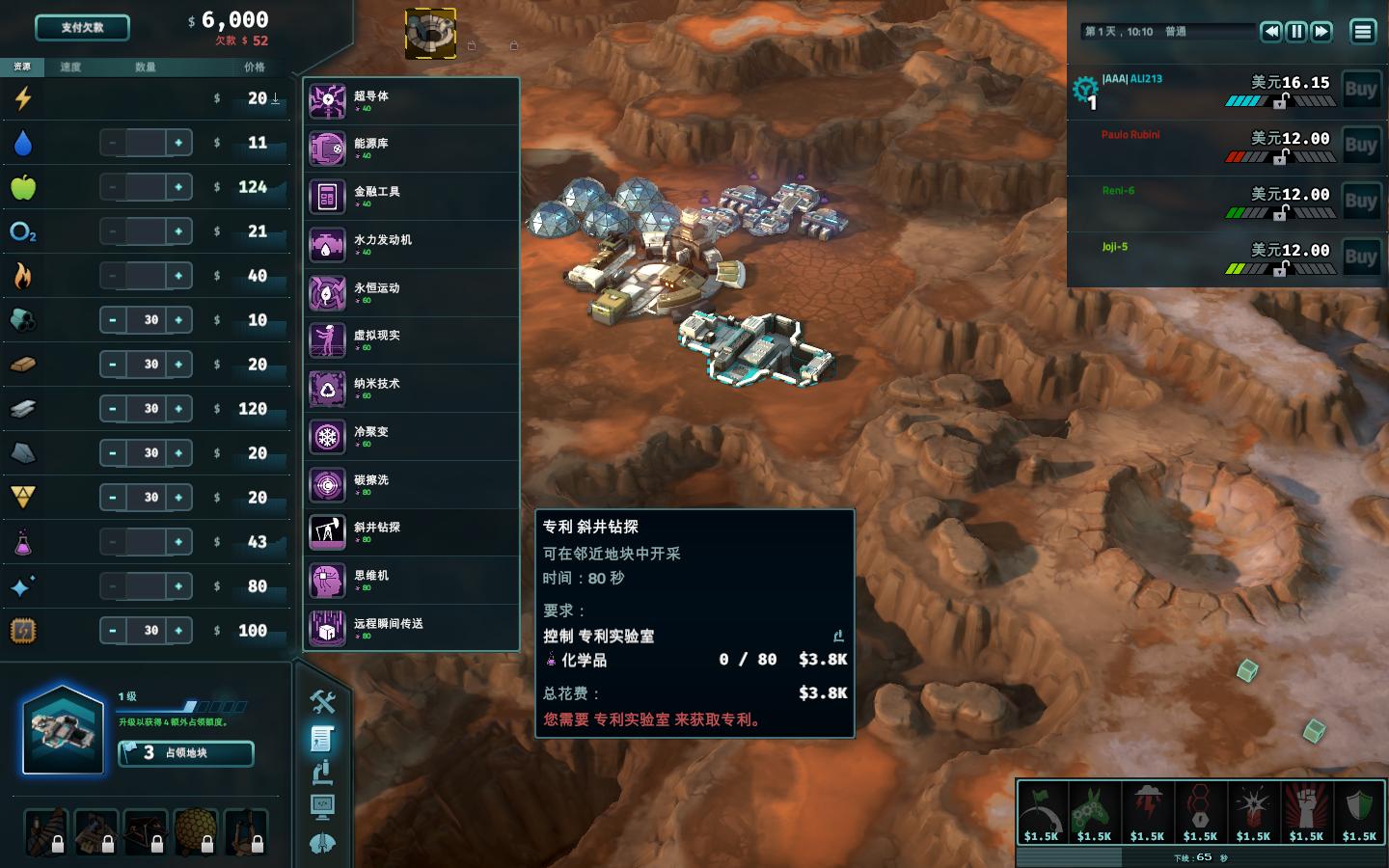Viewport: 1389px width, 868px height.
Task: Toggle the price lock icon beside electricity price
Action: pos(275,98)
